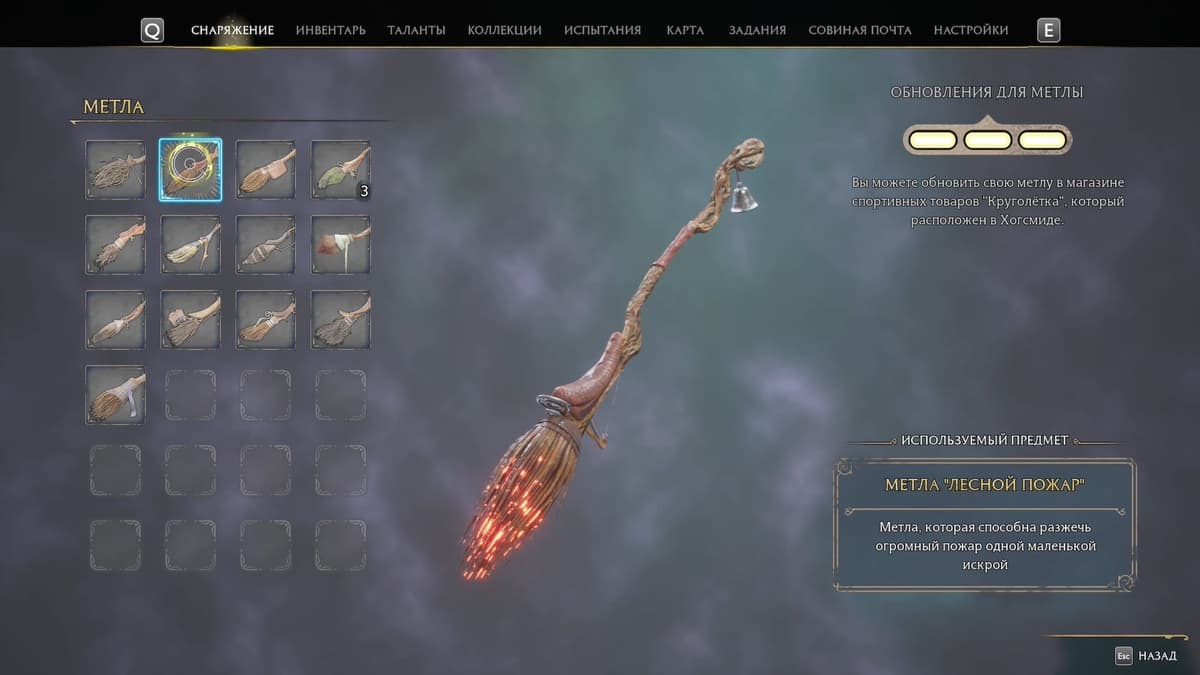Select the Снаряжение tab
Viewport: 1200px width, 675px height.
232,30
